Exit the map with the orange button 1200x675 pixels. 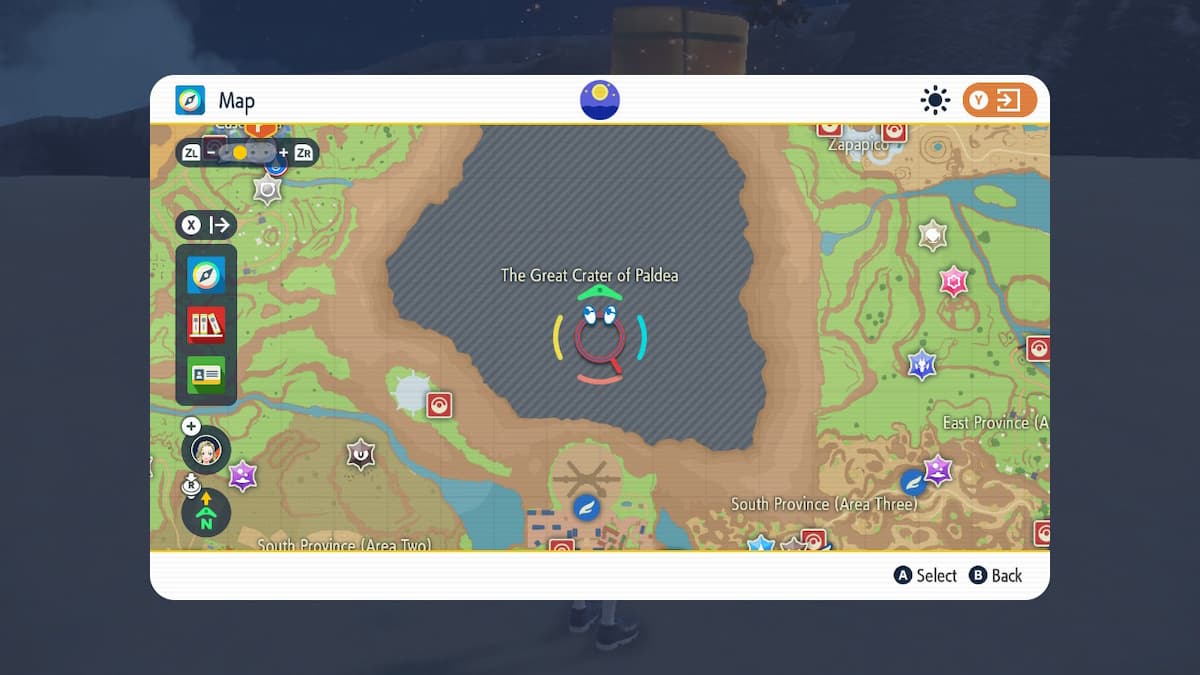(x=999, y=100)
